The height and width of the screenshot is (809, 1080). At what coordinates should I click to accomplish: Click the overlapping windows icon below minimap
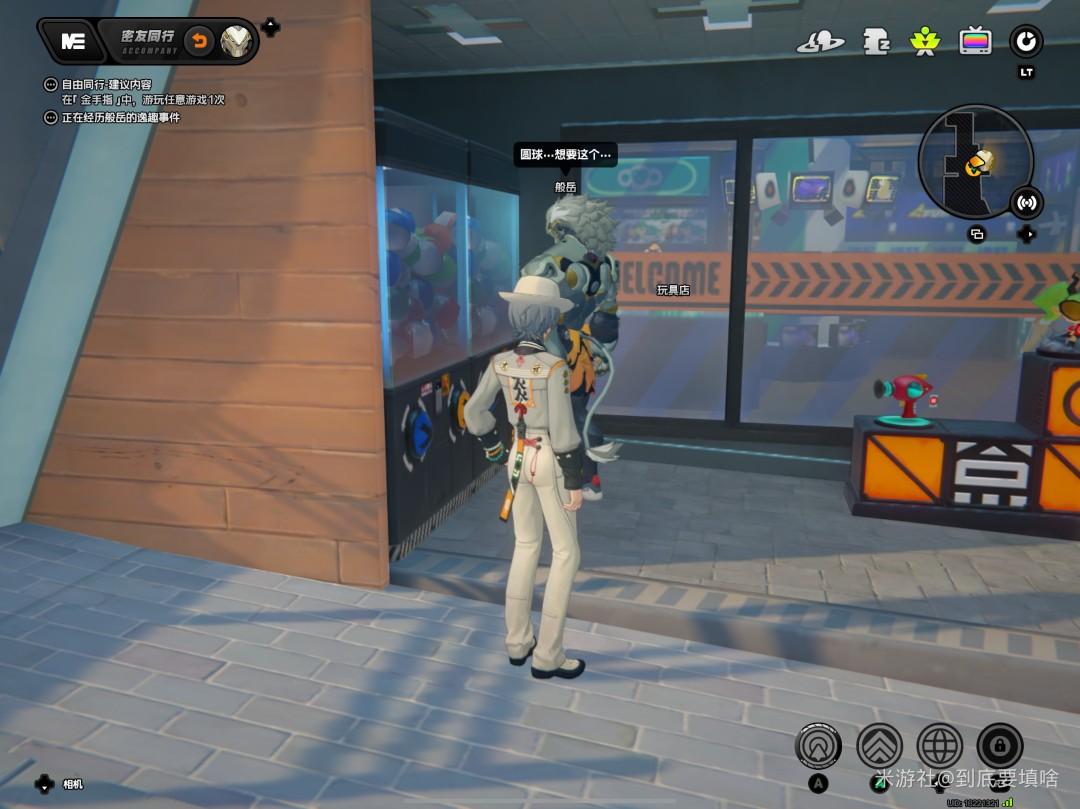(x=977, y=235)
